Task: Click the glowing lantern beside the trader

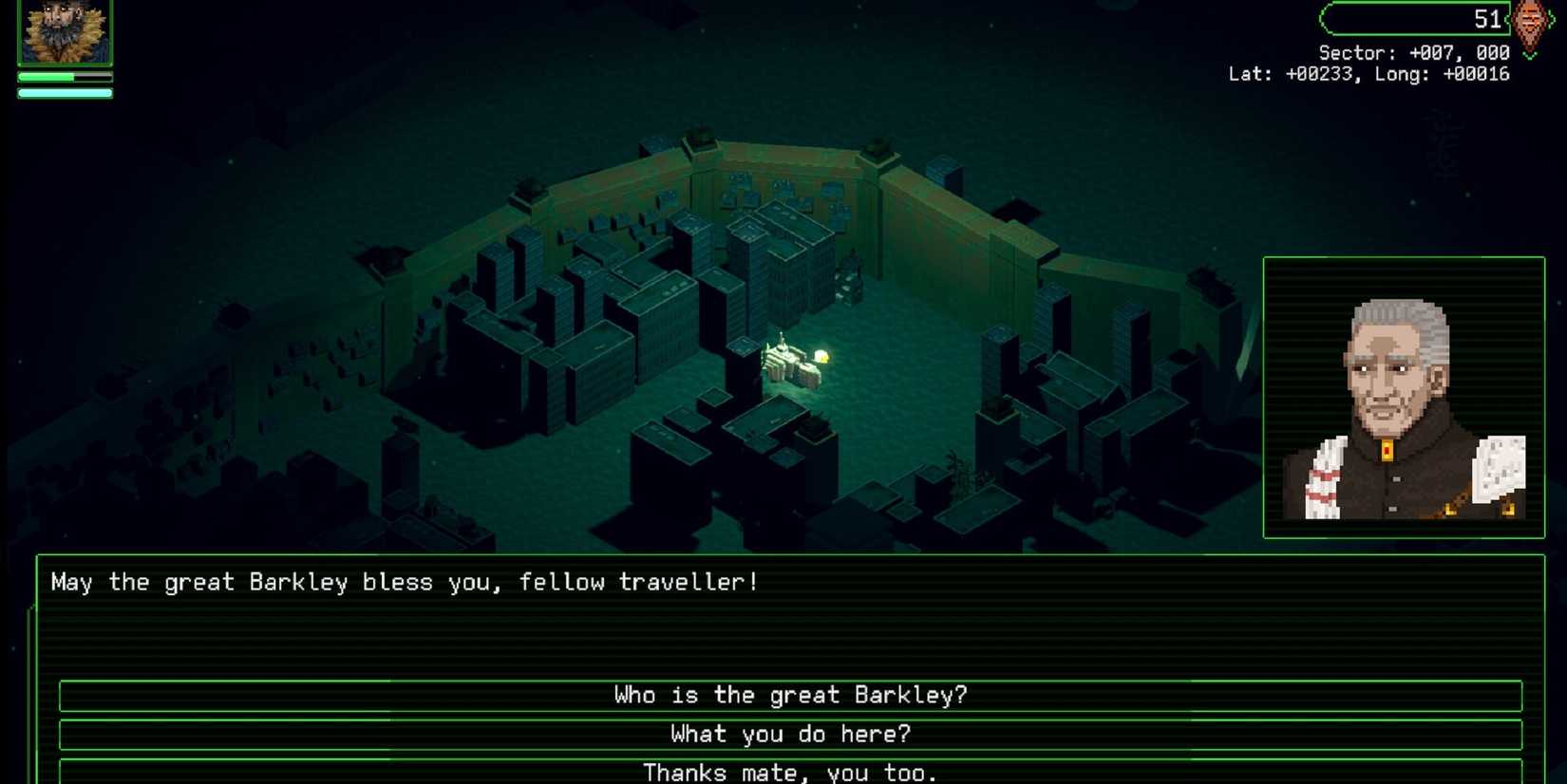Action: pyautogui.click(x=822, y=355)
